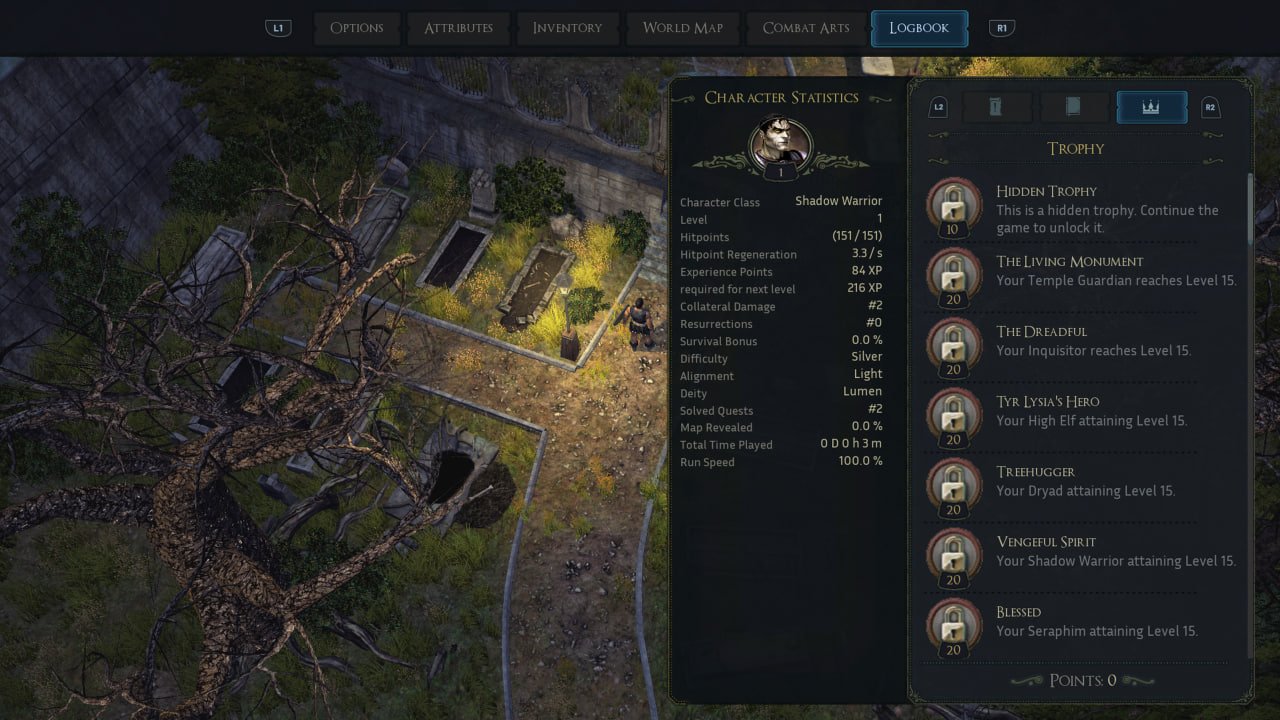1280x720 pixels.
Task: Click the character portrait in statistics panel
Action: point(781,143)
